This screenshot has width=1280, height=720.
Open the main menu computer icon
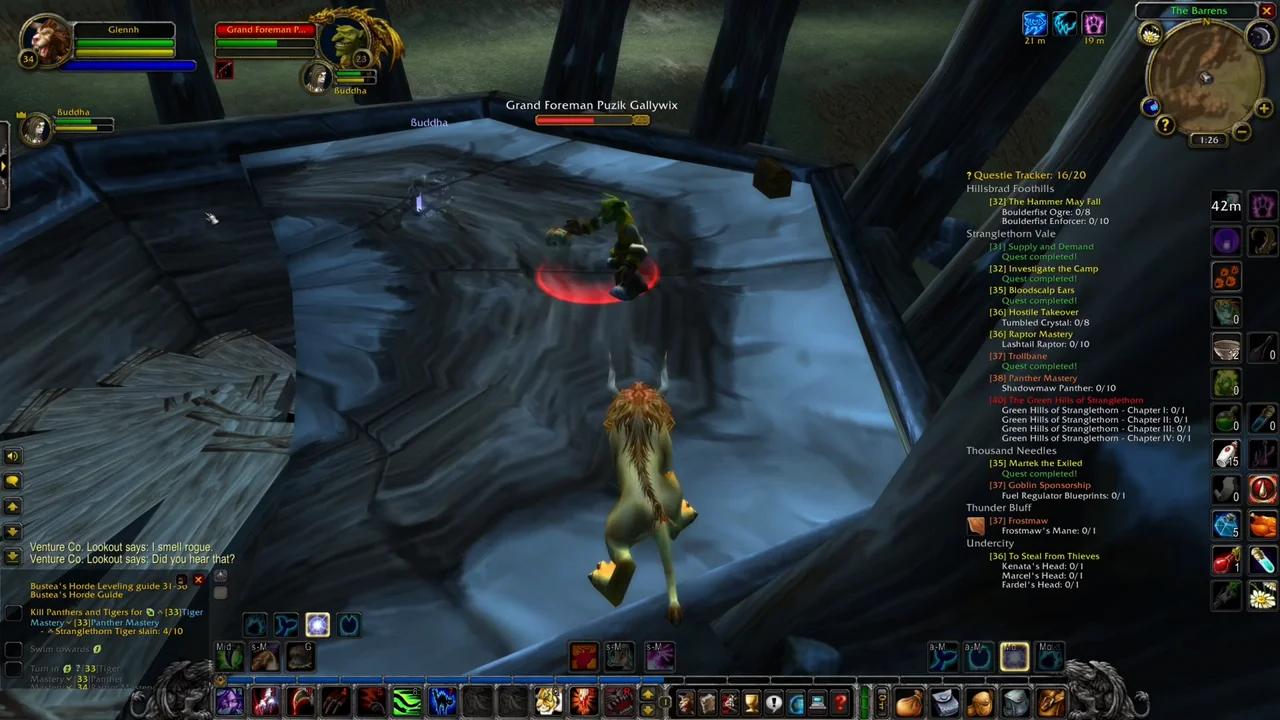pyautogui.click(x=817, y=702)
